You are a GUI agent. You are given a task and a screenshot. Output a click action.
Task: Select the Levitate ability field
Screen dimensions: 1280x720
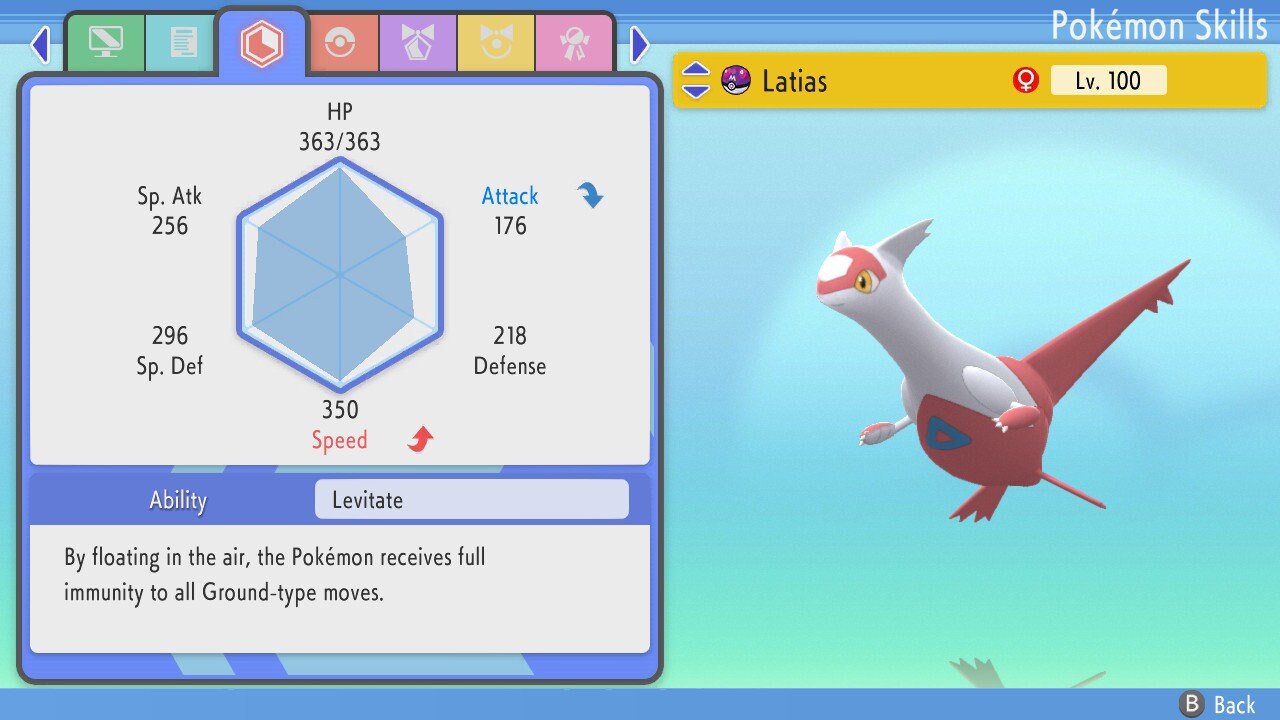pyautogui.click(x=471, y=500)
